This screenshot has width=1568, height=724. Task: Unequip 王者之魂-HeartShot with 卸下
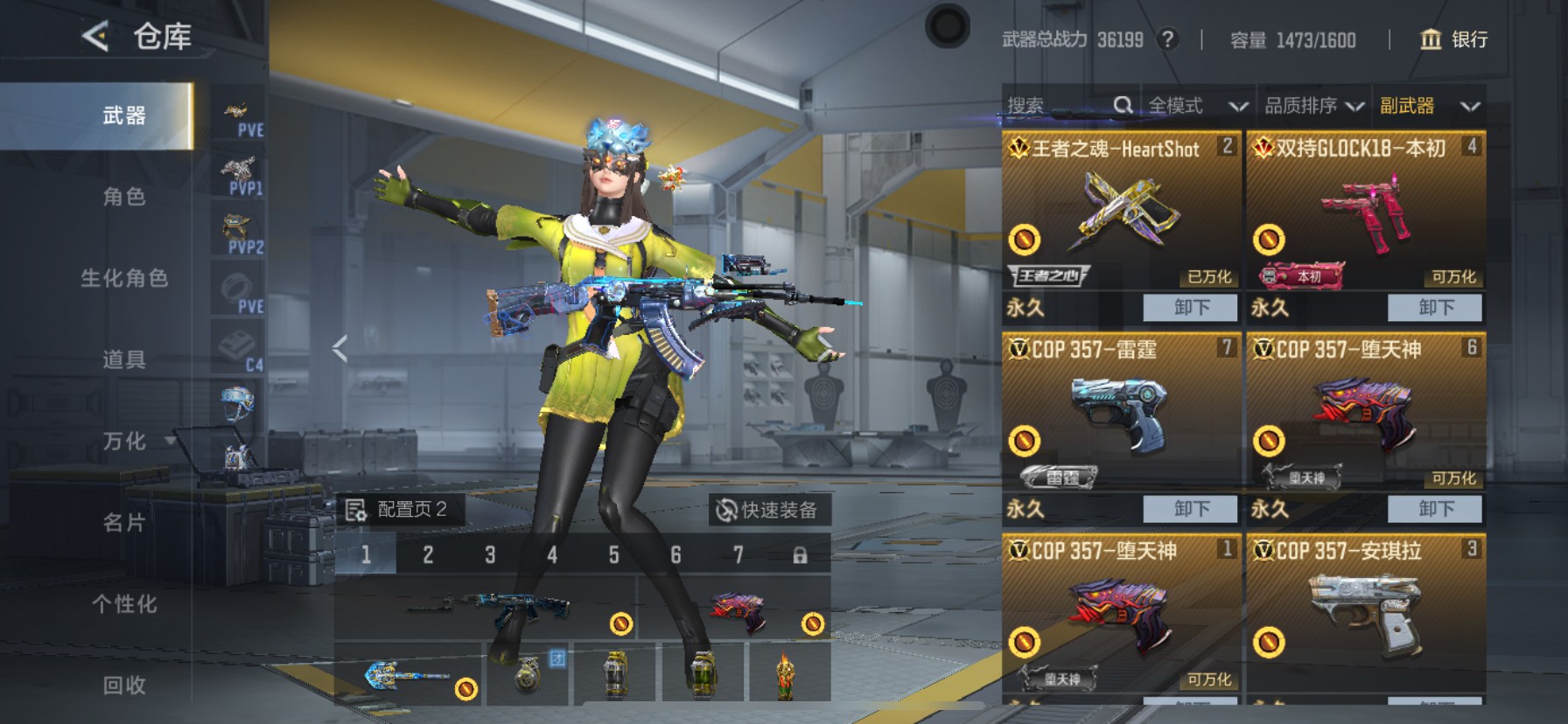1191,308
